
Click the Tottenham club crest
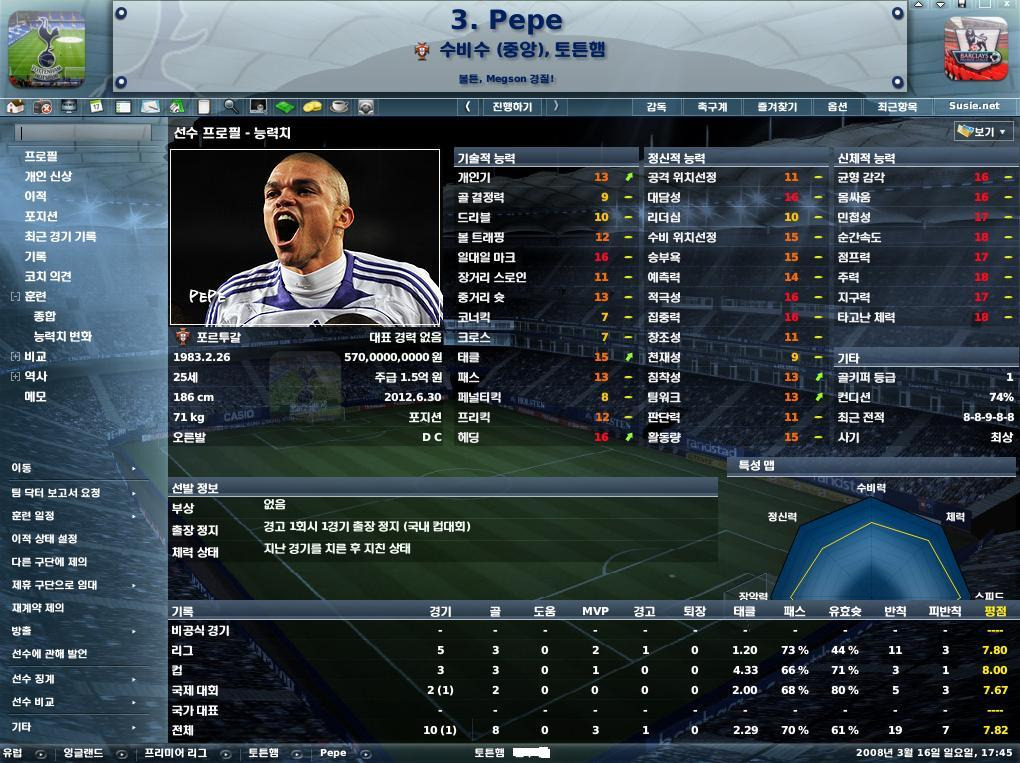click(46, 48)
